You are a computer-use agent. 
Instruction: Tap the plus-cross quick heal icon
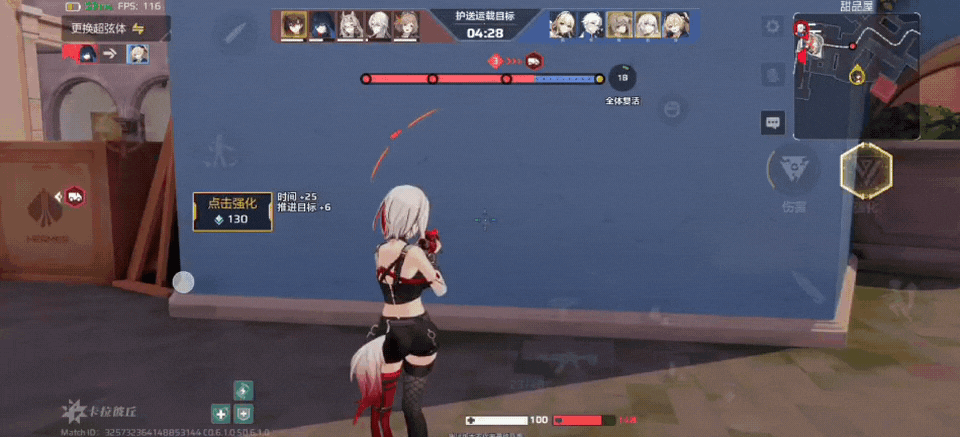221,413
